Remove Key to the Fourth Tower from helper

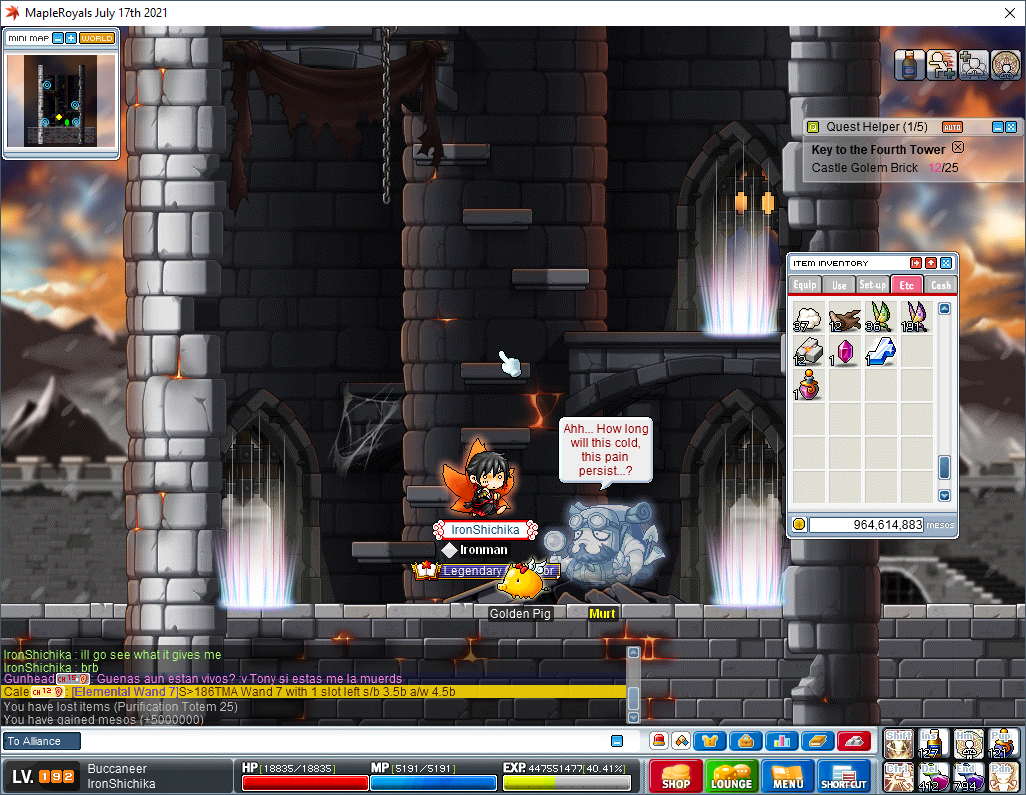click(958, 147)
